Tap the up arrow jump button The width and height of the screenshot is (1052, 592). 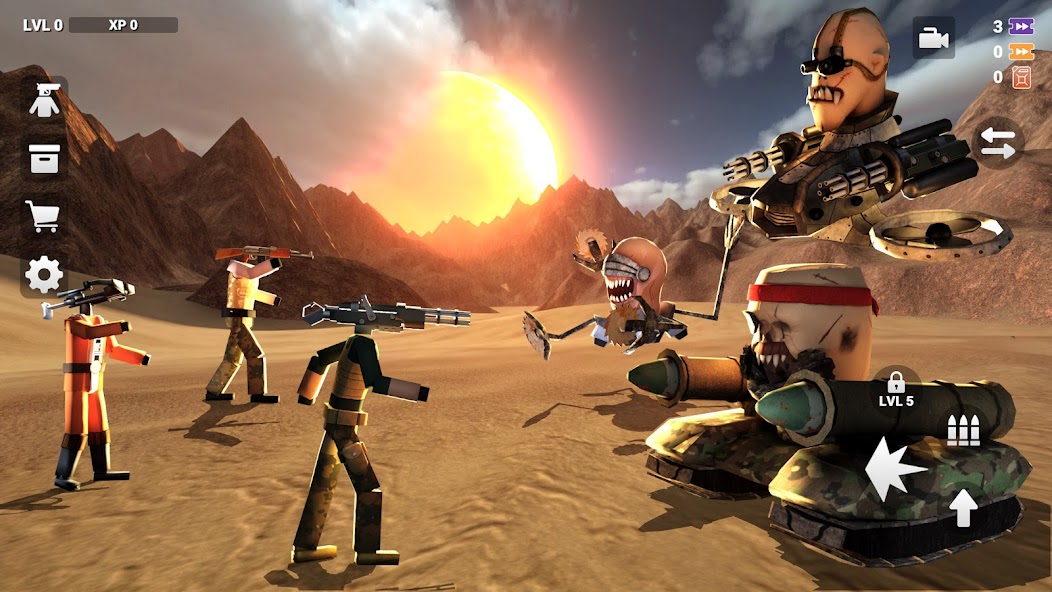point(963,508)
